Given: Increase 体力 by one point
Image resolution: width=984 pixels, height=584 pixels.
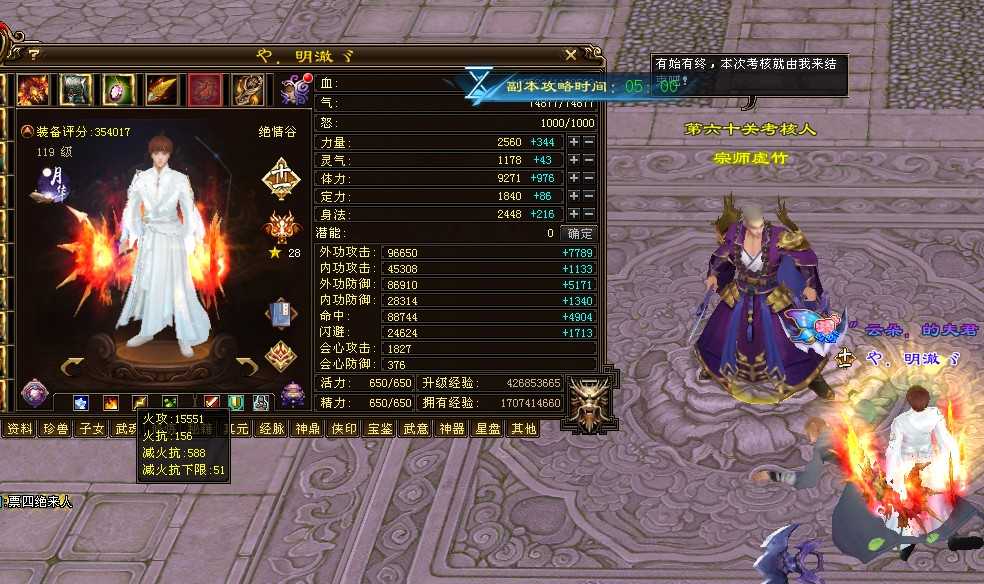Looking at the screenshot, I should [x=573, y=179].
